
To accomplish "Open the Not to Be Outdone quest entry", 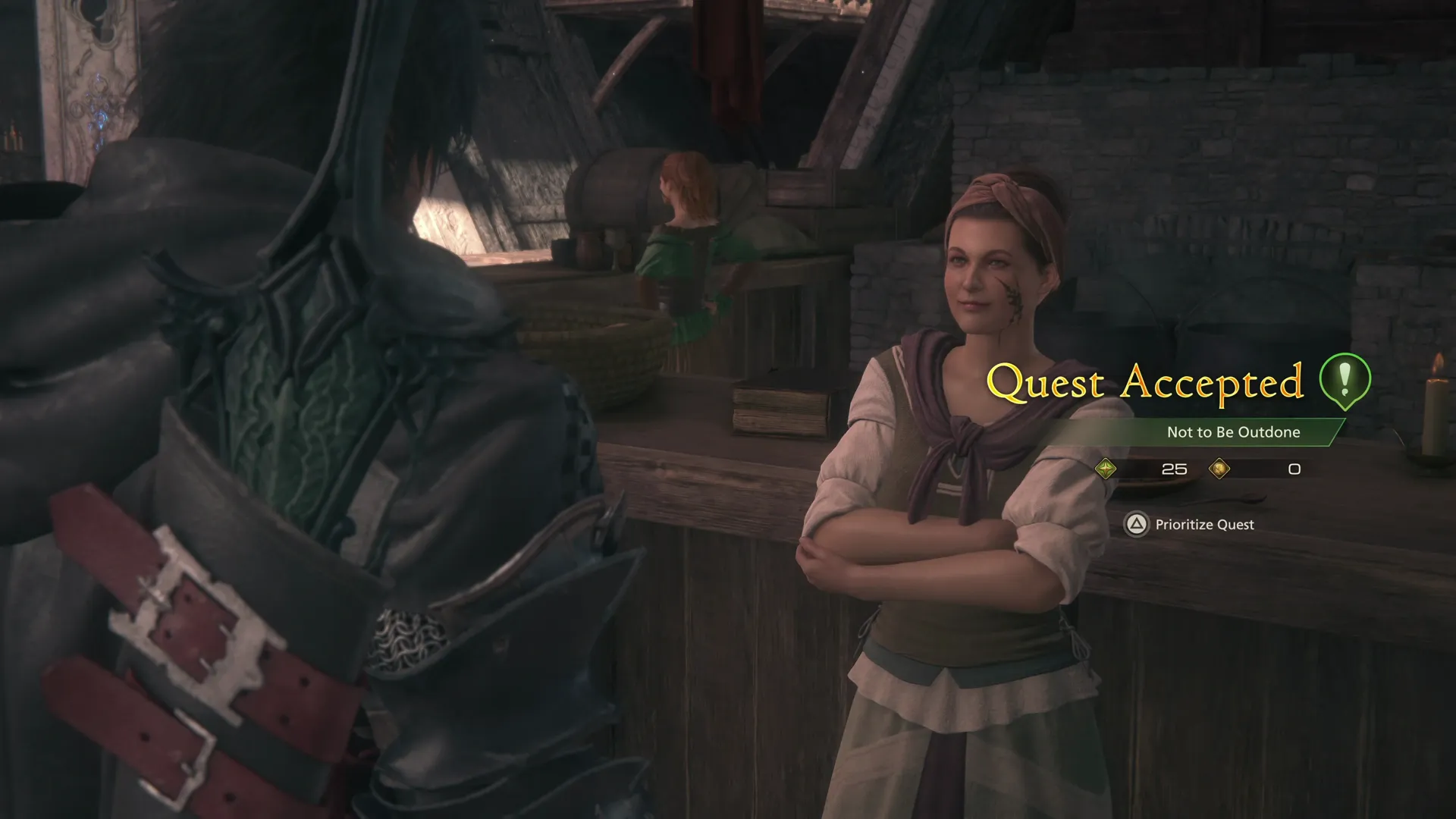I will (x=1234, y=432).
